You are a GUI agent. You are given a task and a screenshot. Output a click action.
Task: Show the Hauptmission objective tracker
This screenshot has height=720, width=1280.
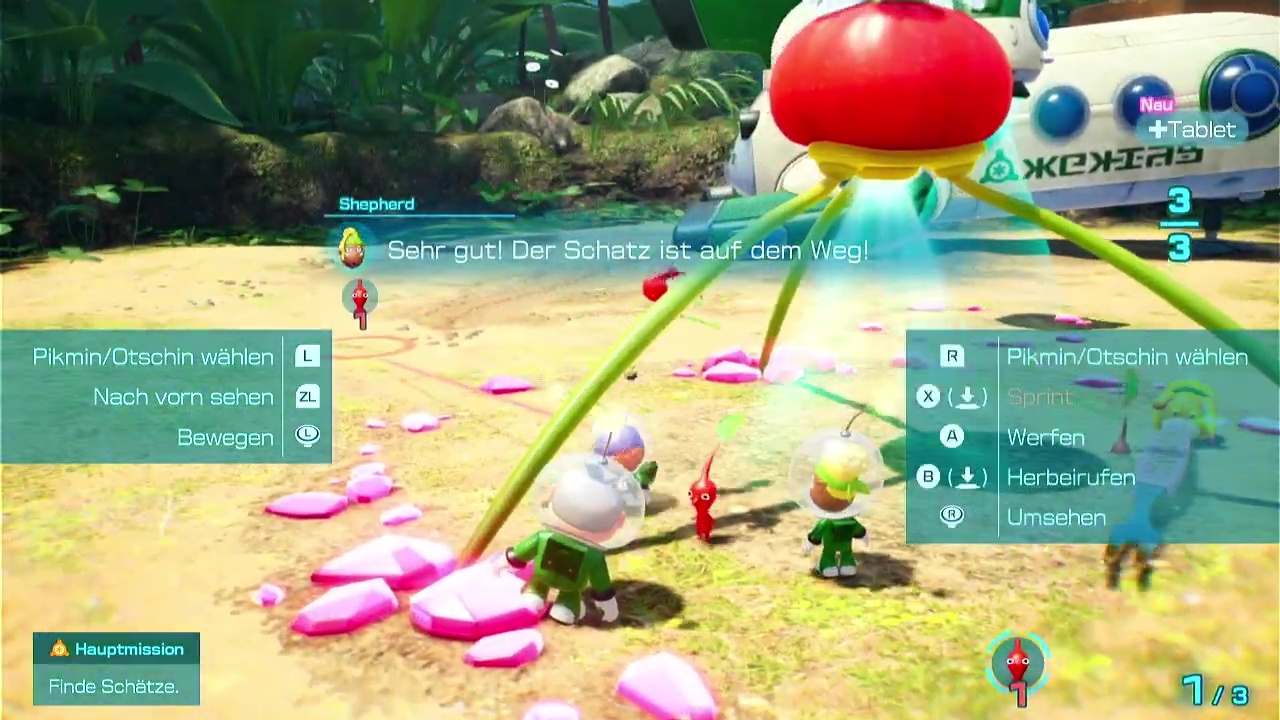point(117,650)
